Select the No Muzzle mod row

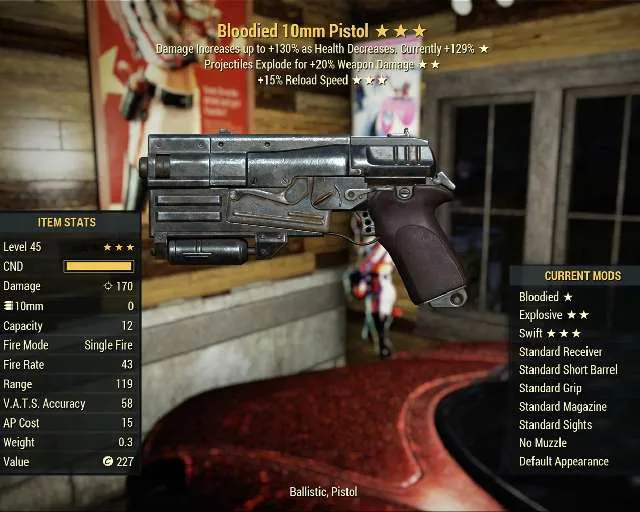tap(543, 443)
